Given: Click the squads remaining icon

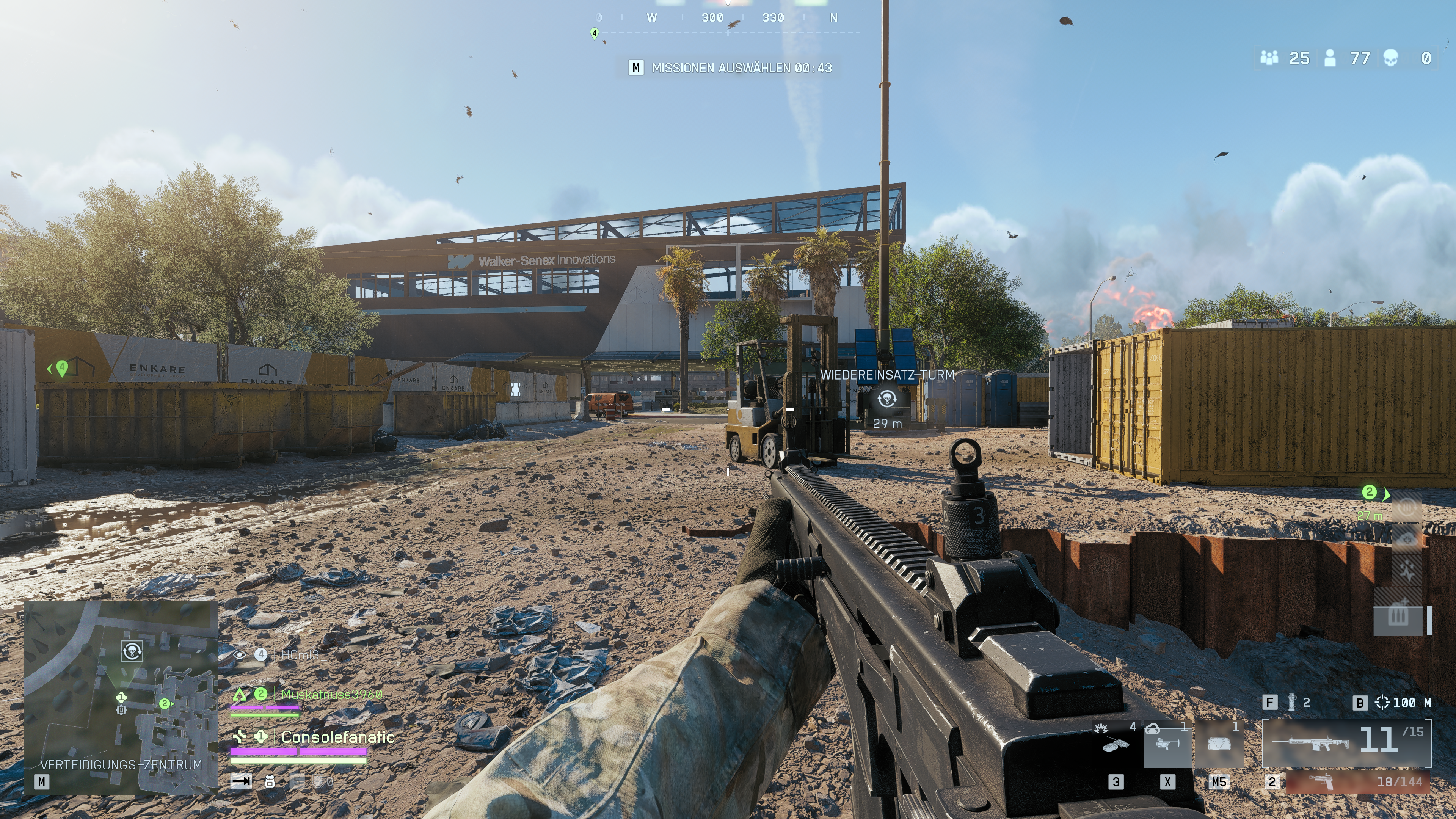Looking at the screenshot, I should (1269, 58).
